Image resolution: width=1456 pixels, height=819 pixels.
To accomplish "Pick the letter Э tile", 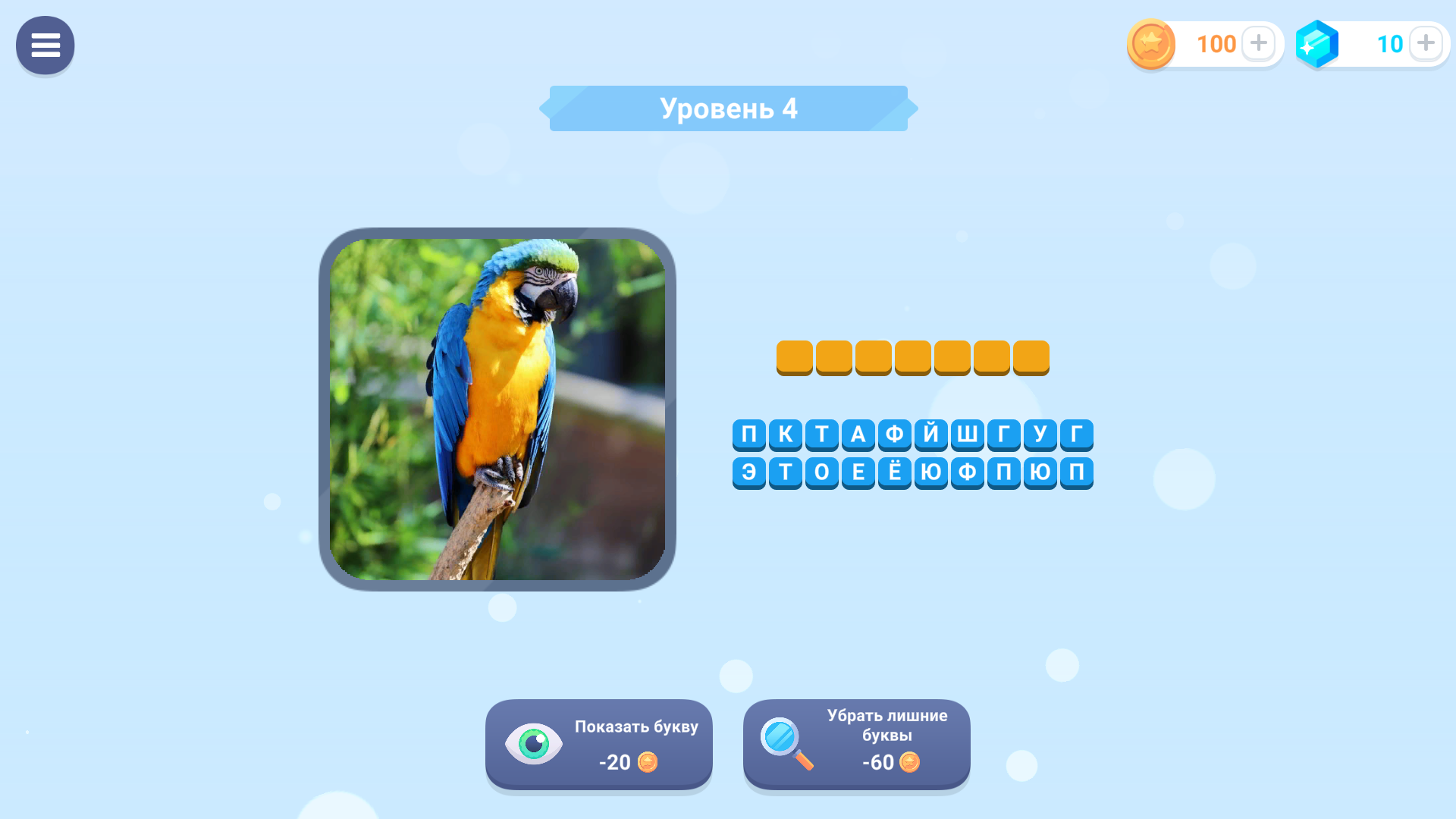I will pyautogui.click(x=748, y=472).
